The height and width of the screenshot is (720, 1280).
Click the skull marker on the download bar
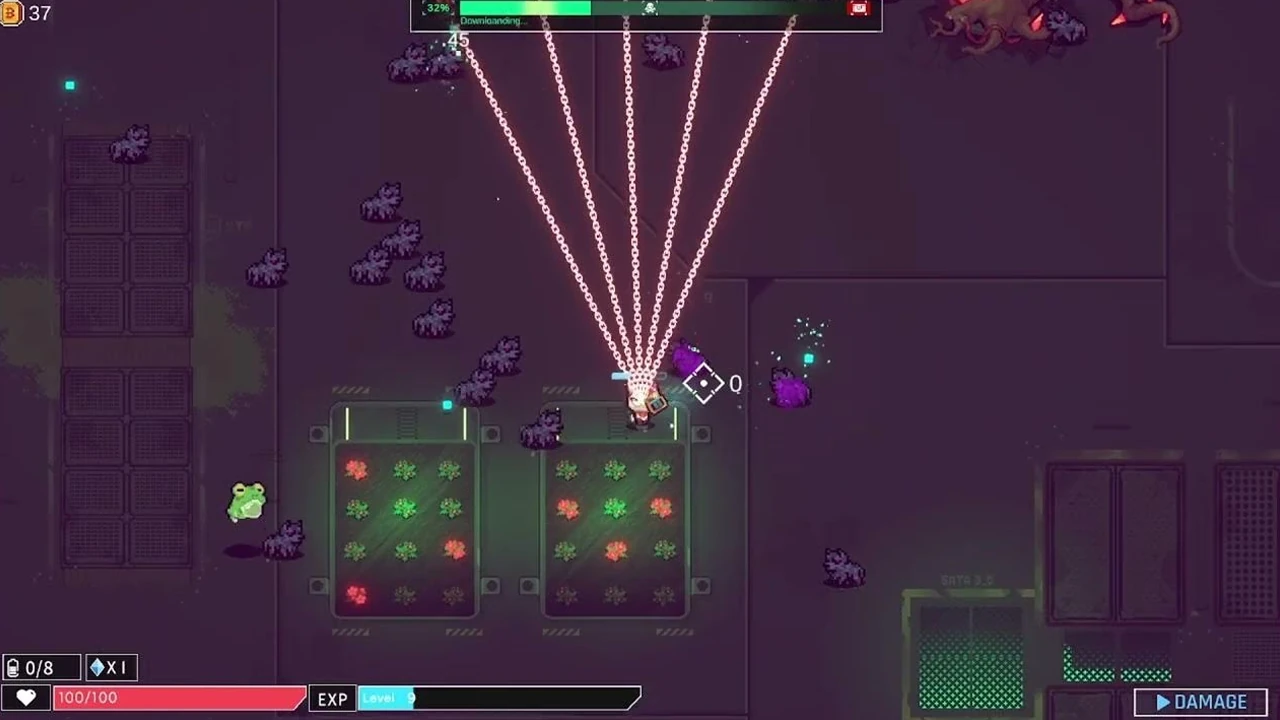pyautogui.click(x=648, y=8)
